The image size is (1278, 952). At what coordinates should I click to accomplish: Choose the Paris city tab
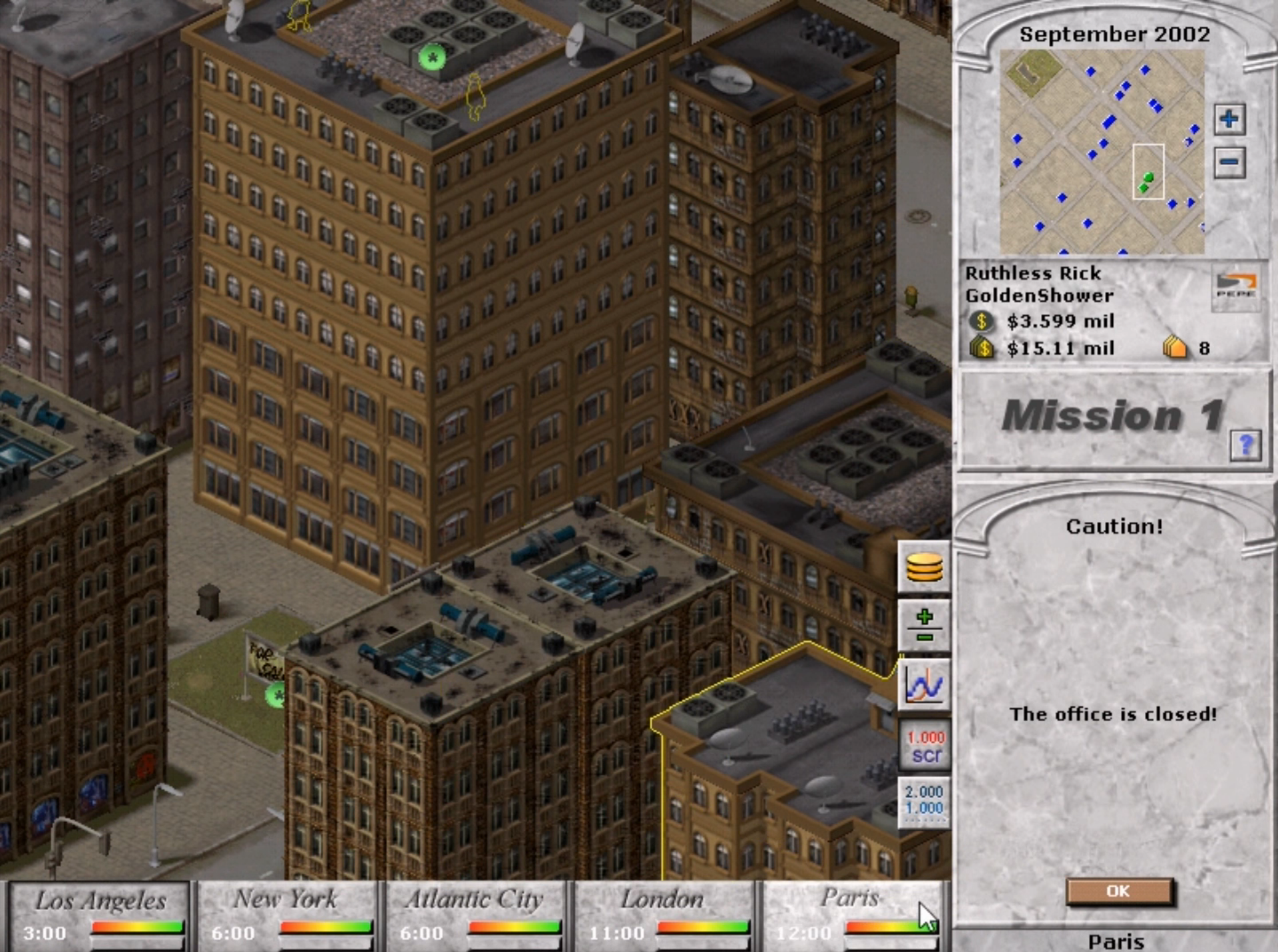pos(851,915)
